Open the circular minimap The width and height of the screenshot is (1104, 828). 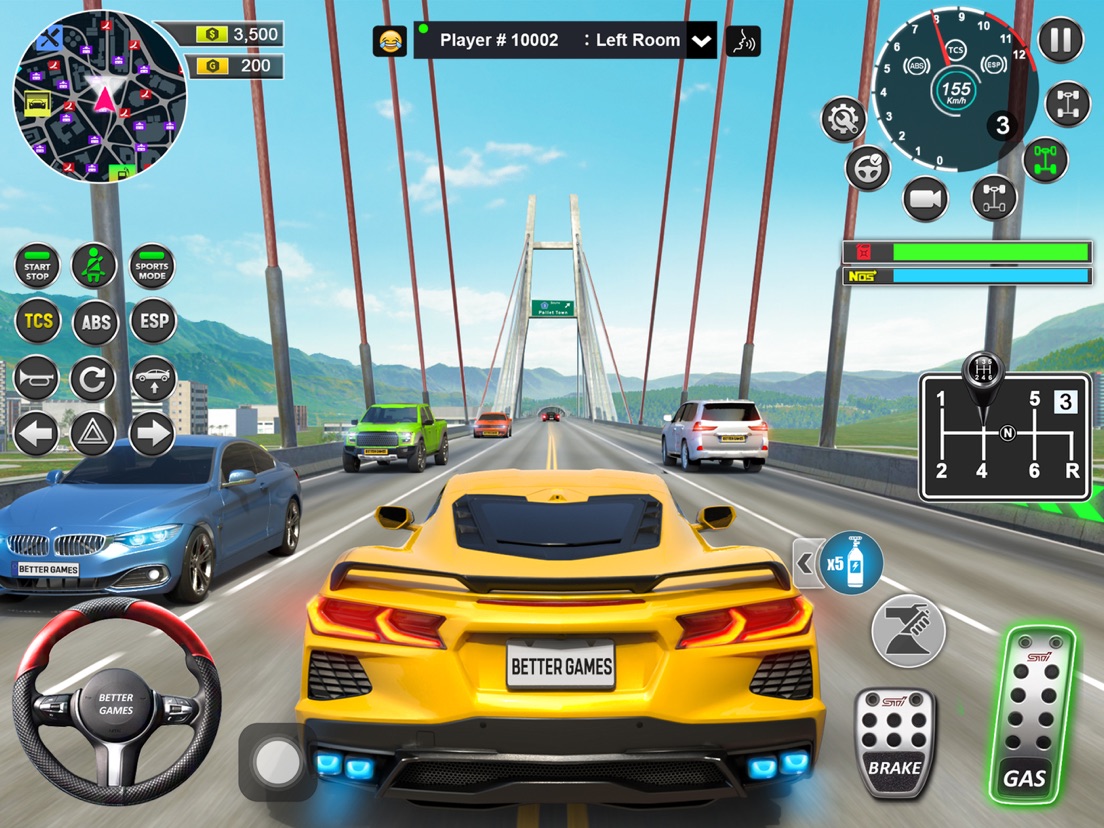click(x=99, y=97)
